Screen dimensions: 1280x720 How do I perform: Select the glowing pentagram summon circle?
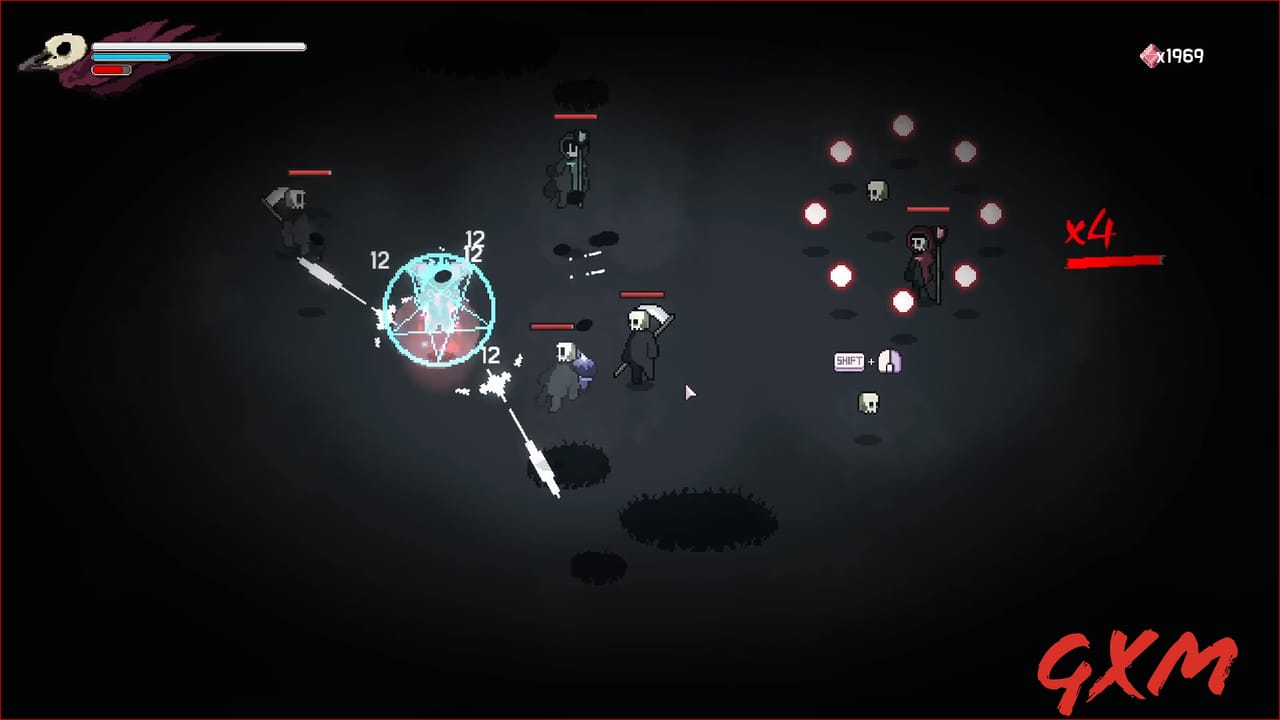tap(438, 307)
